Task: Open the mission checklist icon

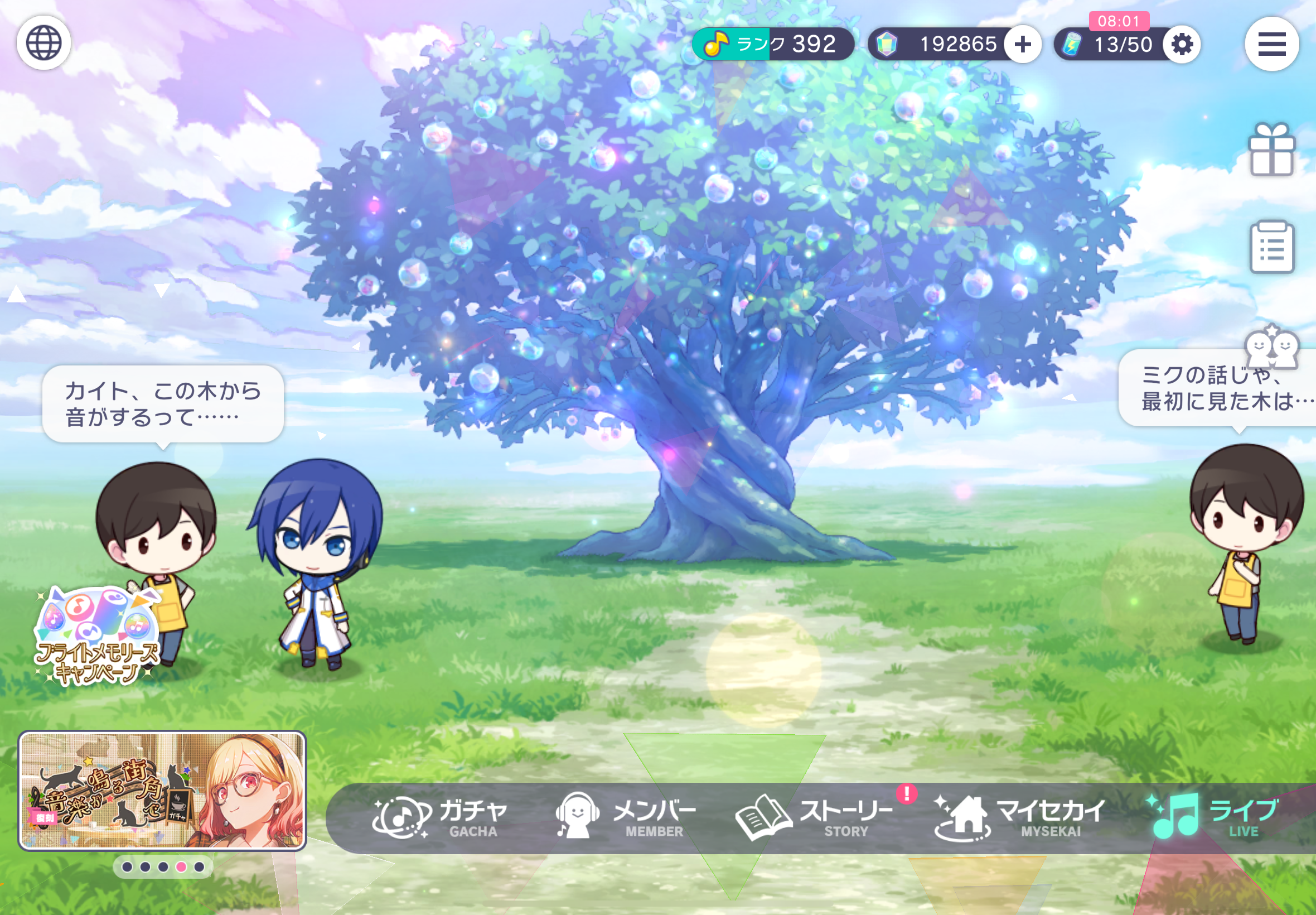Action: (x=1271, y=248)
